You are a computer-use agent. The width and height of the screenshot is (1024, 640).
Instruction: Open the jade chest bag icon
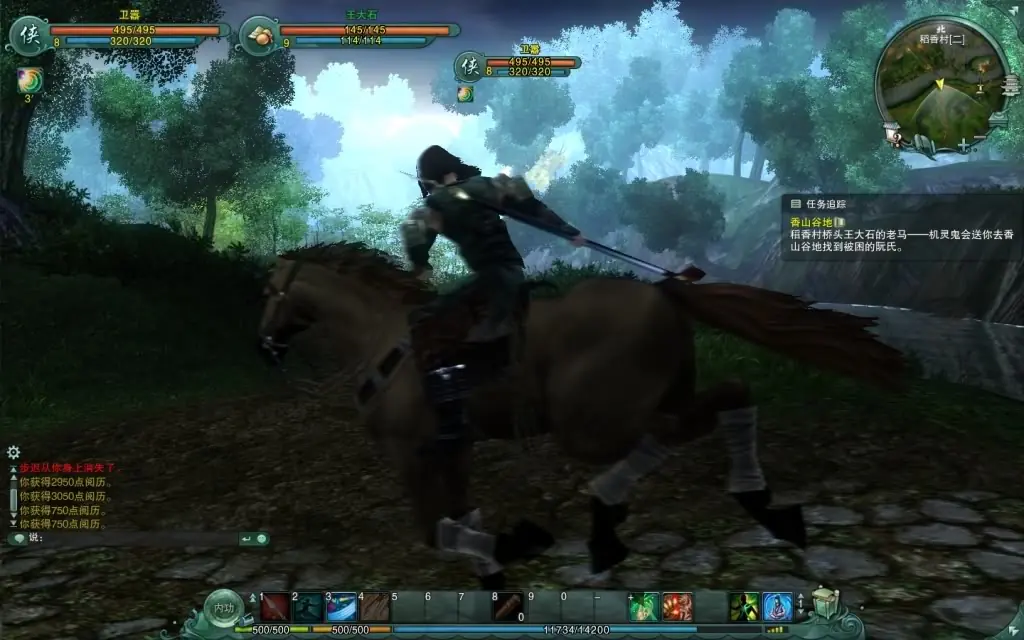[x=824, y=602]
